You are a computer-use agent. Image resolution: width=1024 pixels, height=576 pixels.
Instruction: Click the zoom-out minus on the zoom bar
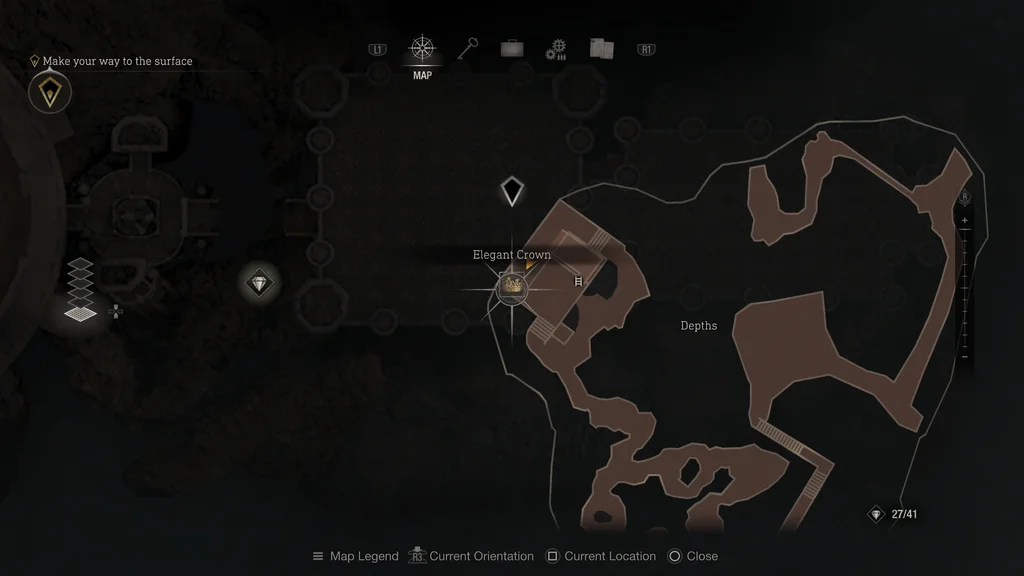pos(964,357)
